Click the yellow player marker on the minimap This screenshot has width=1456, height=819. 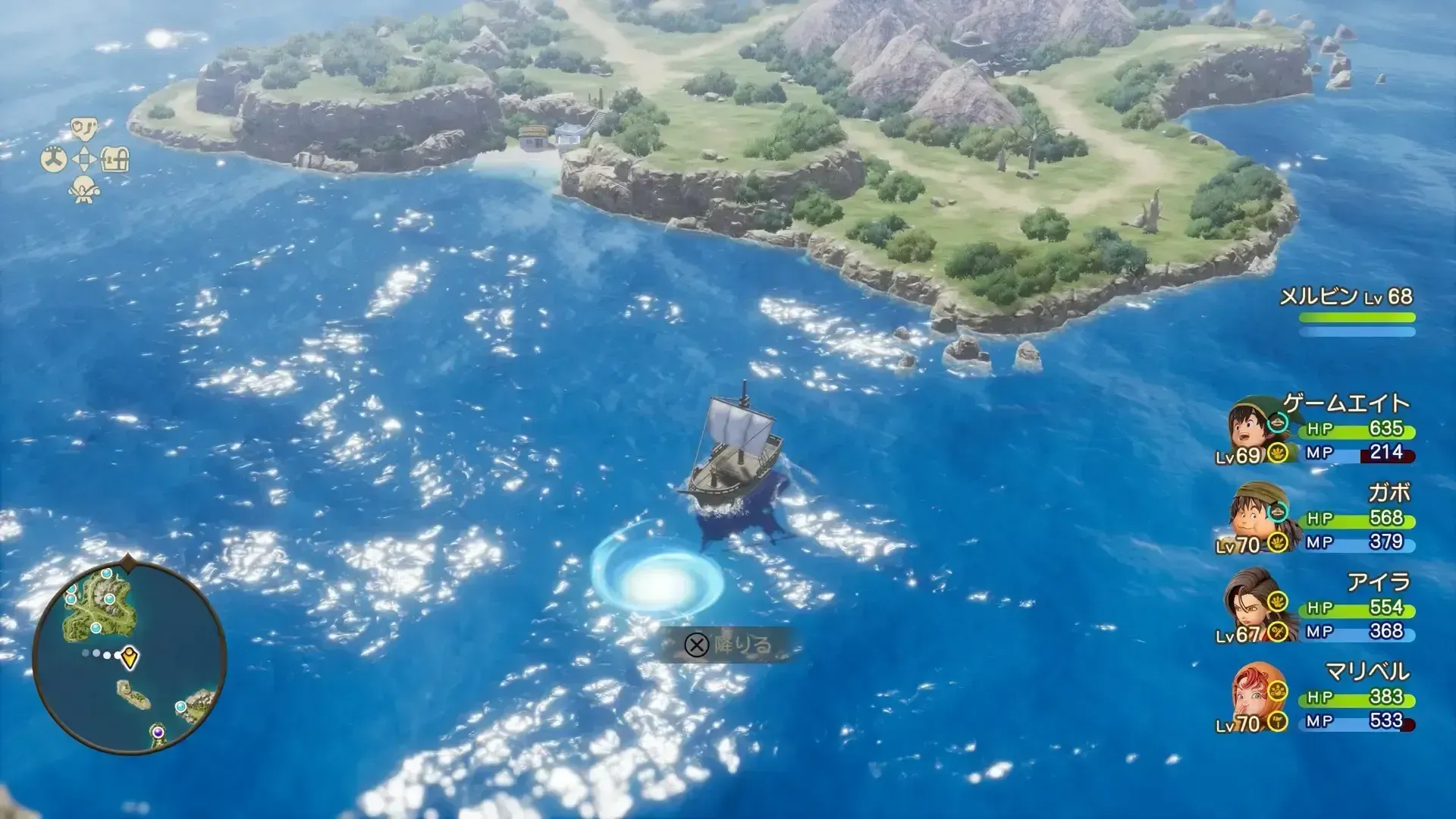click(x=129, y=657)
